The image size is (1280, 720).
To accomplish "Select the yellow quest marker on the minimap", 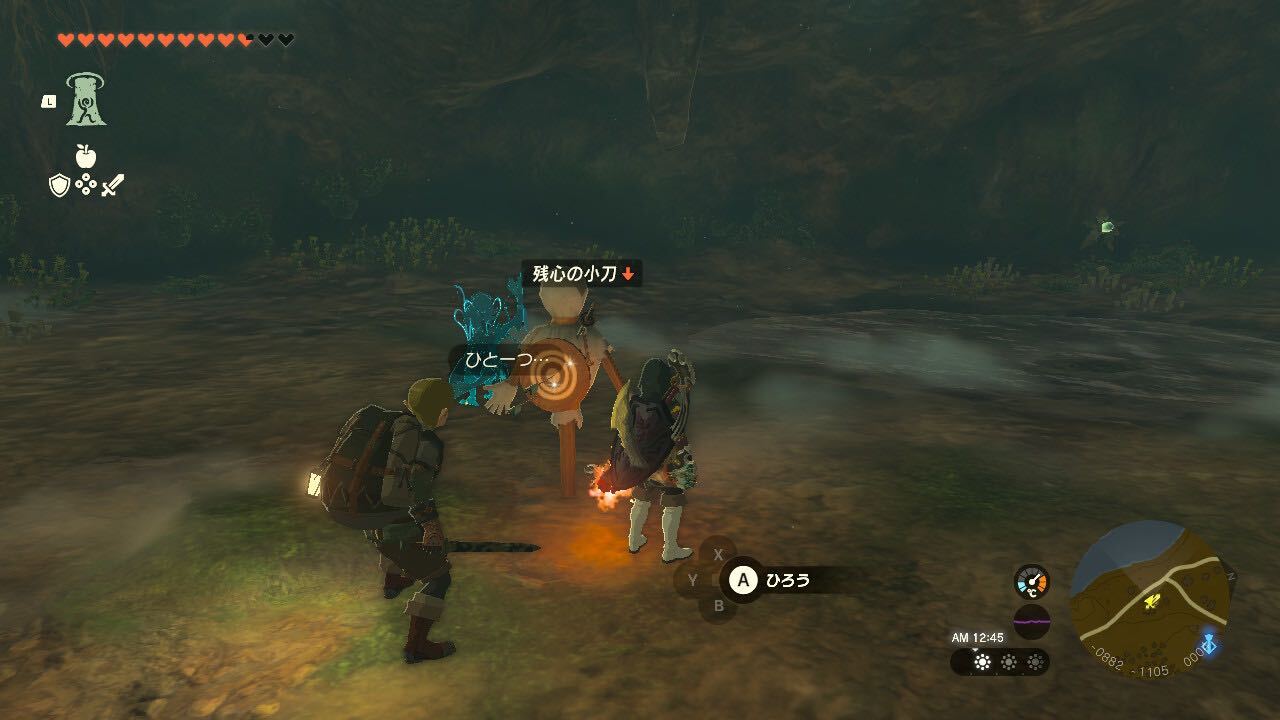I will [x=1151, y=600].
